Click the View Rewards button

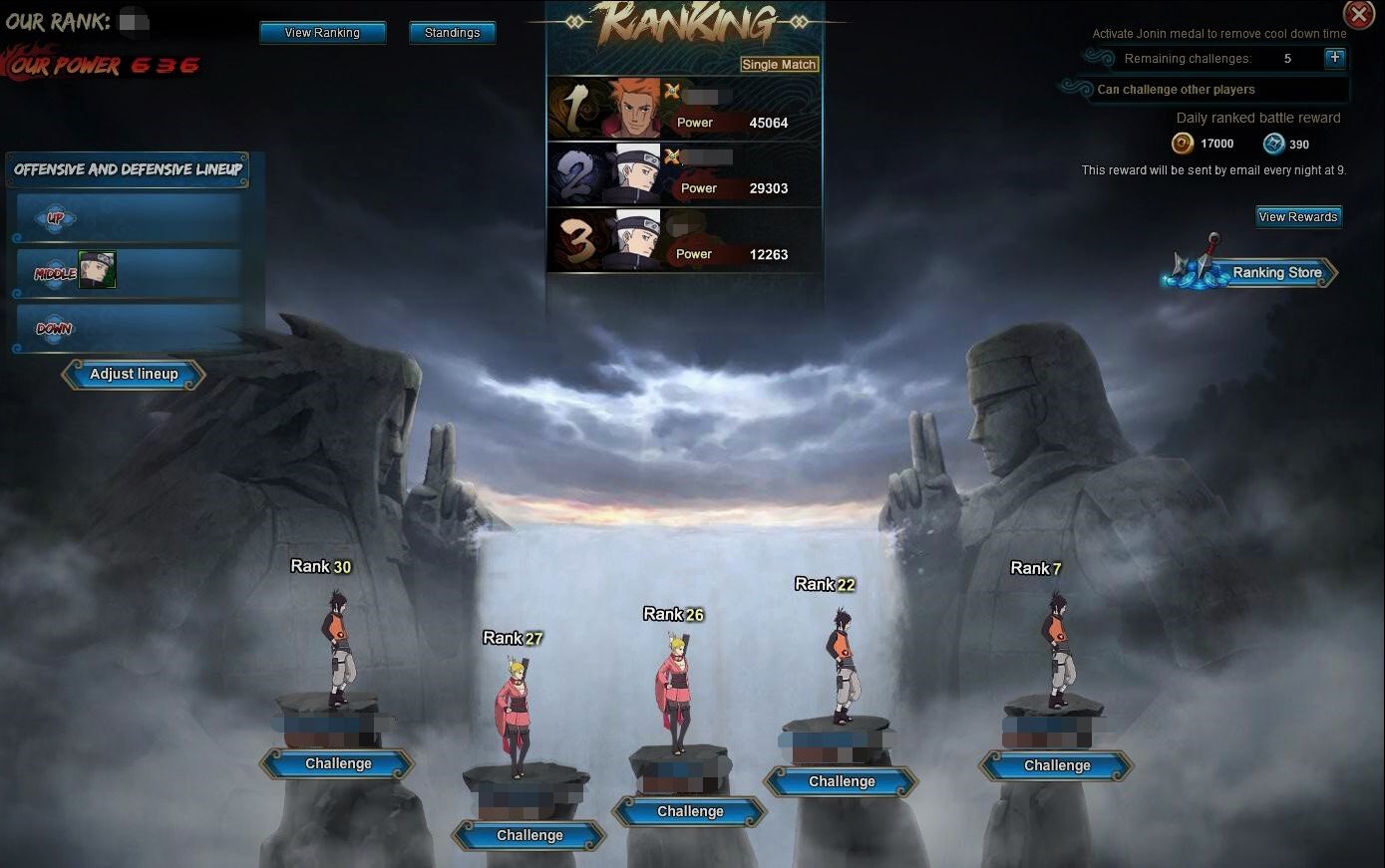[x=1297, y=216]
